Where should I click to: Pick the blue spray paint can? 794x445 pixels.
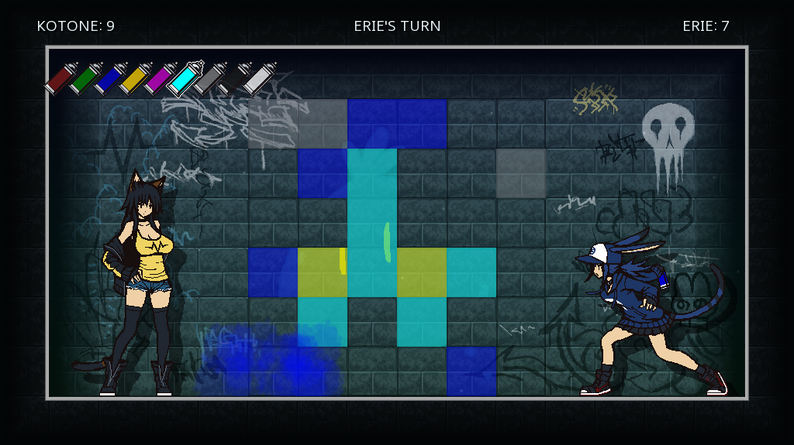[x=110, y=78]
